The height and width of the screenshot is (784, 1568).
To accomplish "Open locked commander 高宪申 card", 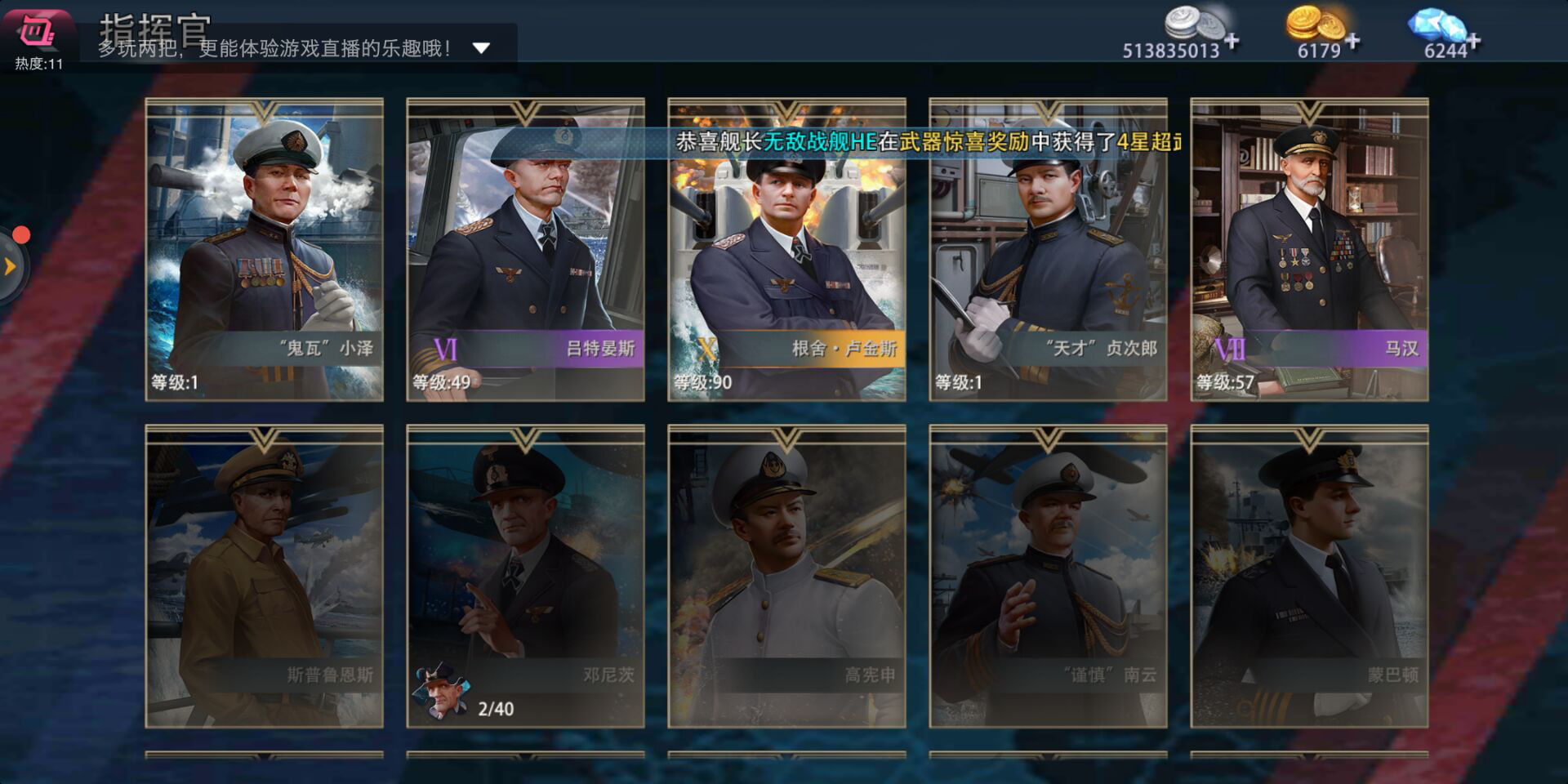I will click(786, 576).
